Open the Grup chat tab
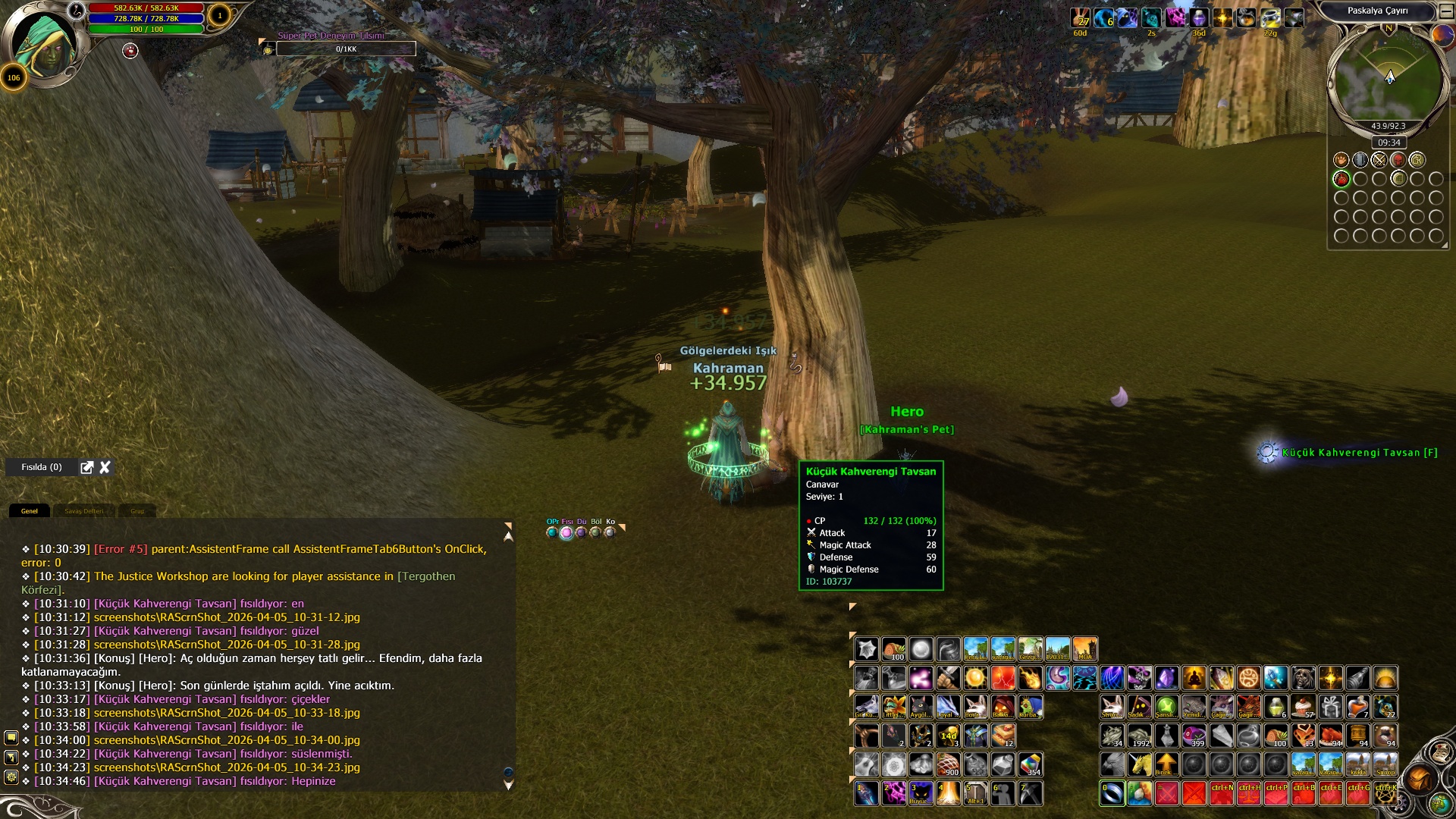The image size is (1456, 819). [137, 511]
